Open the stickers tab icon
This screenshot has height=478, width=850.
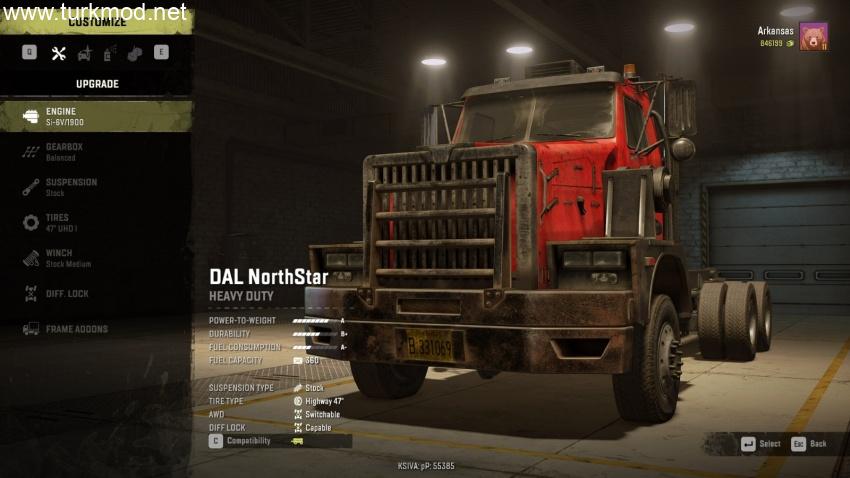(134, 53)
